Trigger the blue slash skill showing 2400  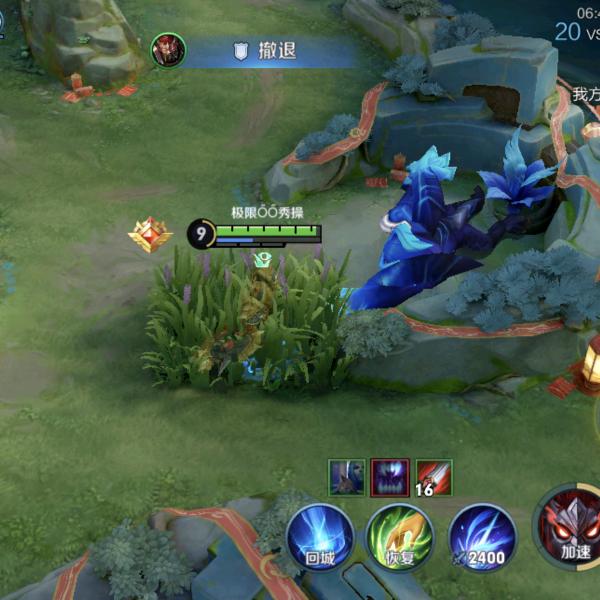point(482,536)
